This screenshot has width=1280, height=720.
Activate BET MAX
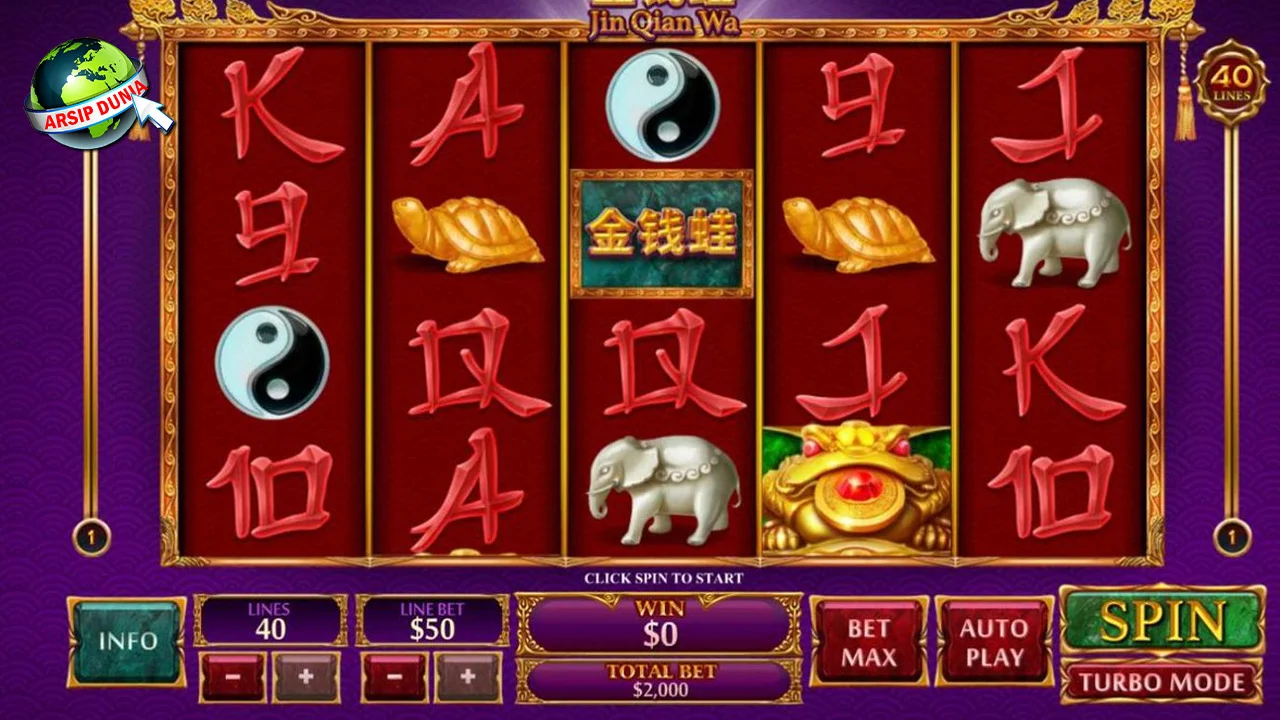click(x=868, y=641)
